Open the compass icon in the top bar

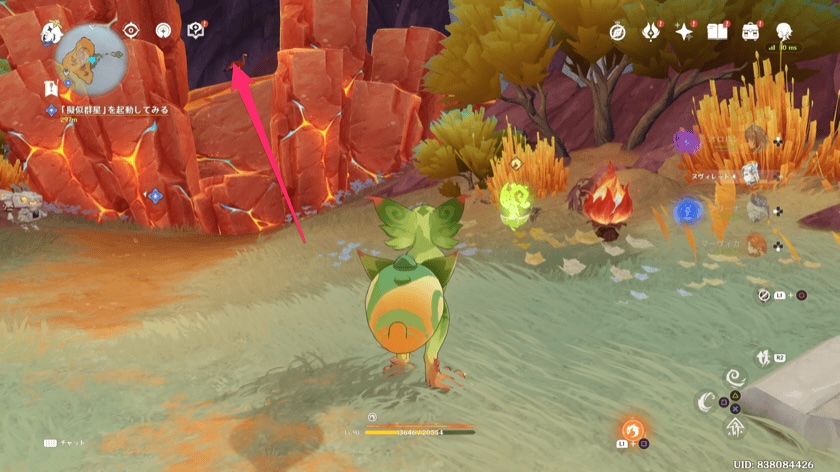pyautogui.click(x=619, y=31)
